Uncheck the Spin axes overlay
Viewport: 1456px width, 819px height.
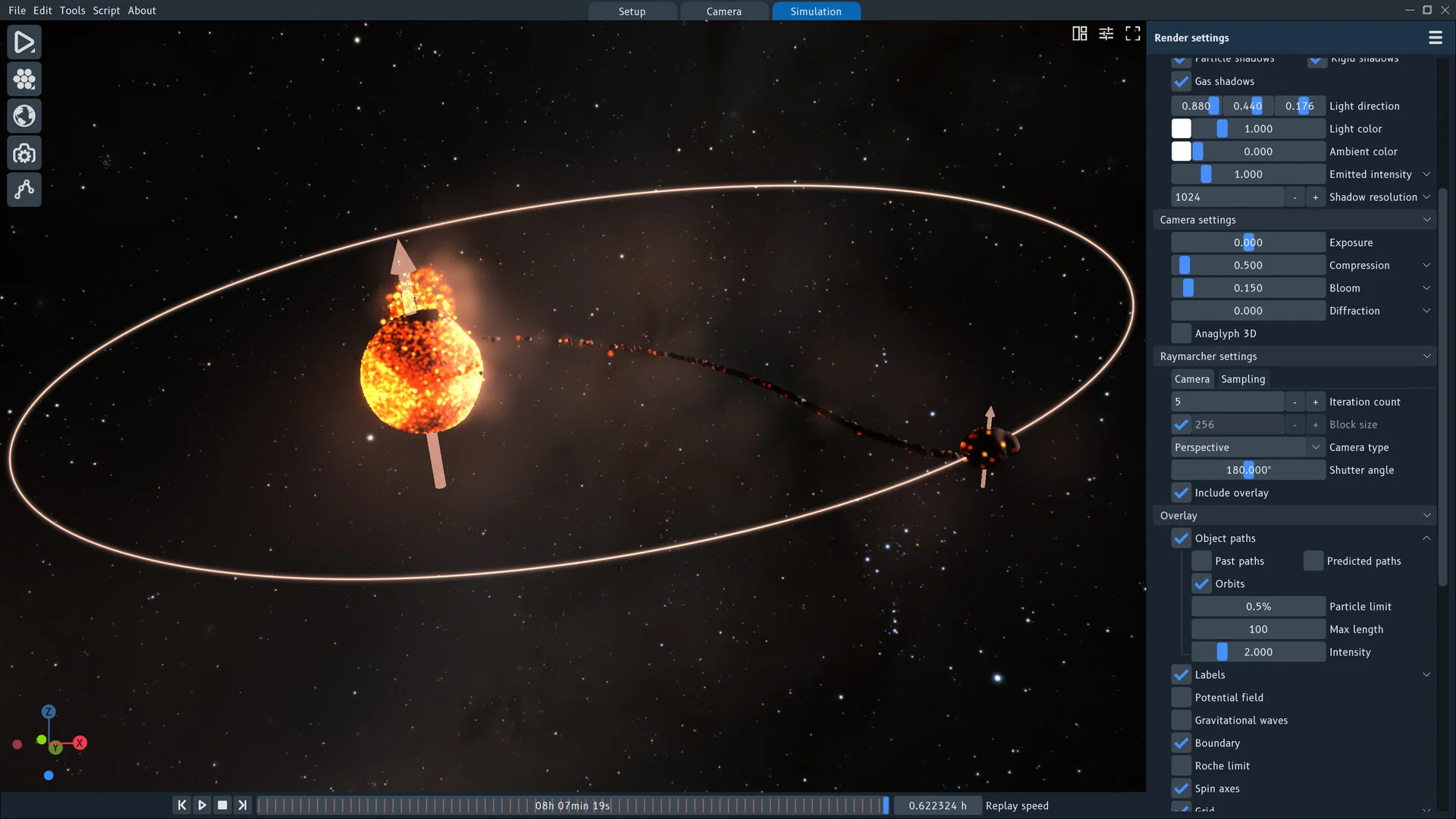[x=1181, y=789]
